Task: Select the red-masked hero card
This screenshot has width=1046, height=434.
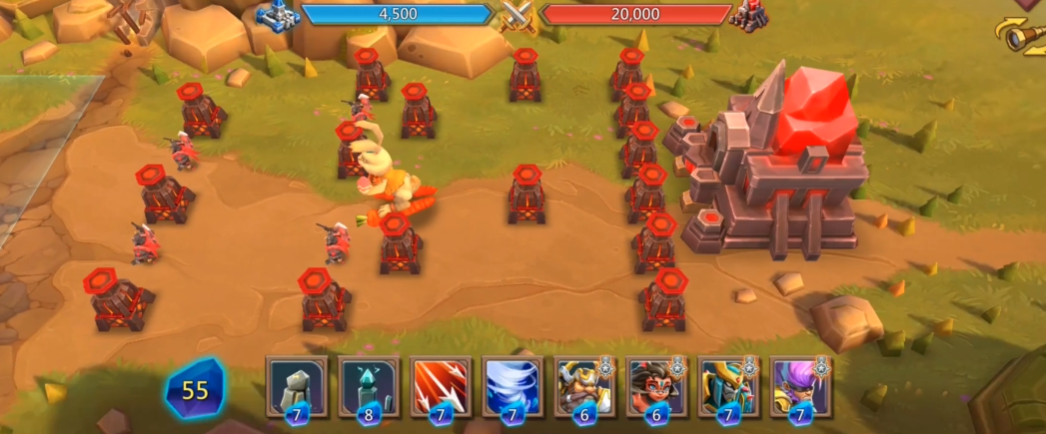Action: 657,385
